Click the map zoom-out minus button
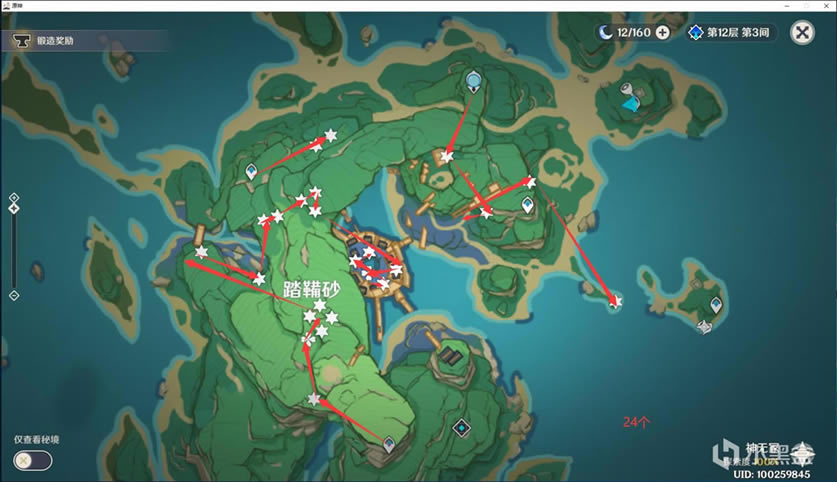 click(13, 295)
